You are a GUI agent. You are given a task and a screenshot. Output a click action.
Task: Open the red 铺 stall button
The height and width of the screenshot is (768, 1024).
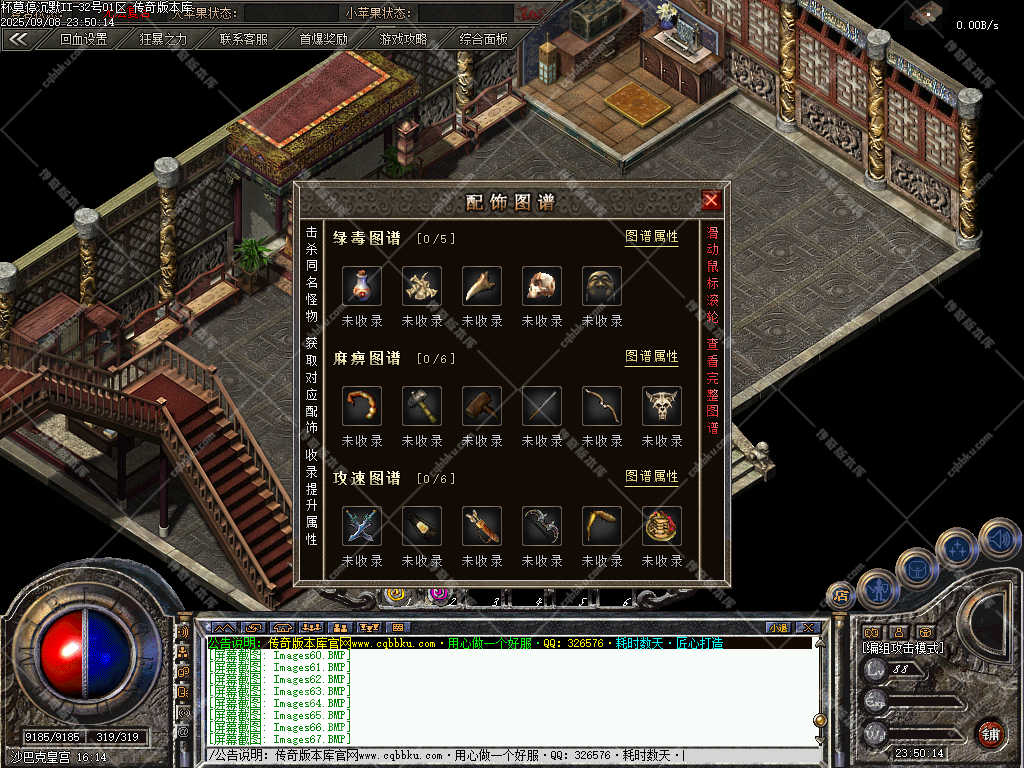tap(990, 734)
